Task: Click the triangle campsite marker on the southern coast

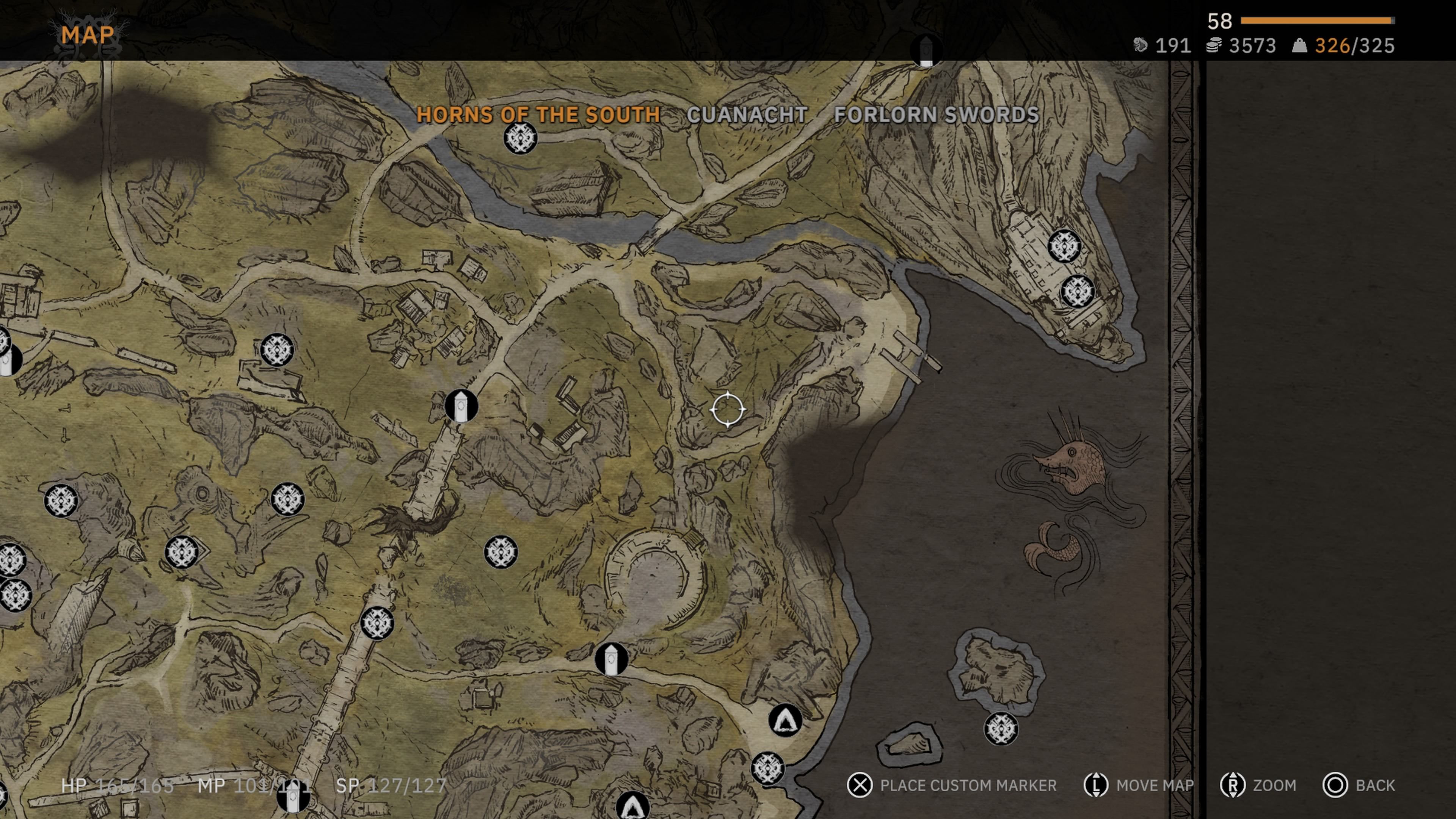Action: point(784,721)
